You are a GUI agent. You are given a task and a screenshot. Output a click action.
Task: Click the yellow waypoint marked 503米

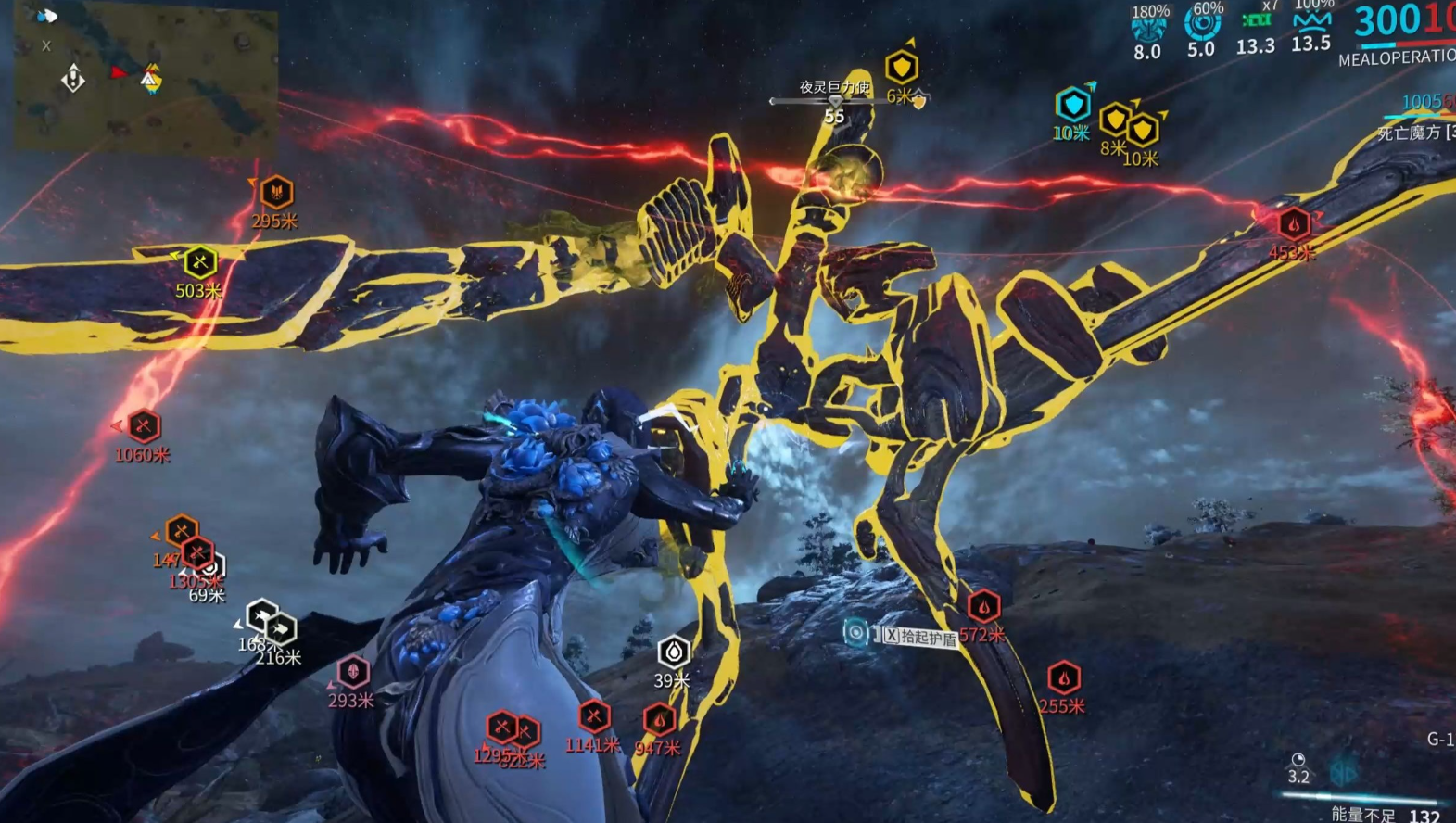(x=200, y=262)
